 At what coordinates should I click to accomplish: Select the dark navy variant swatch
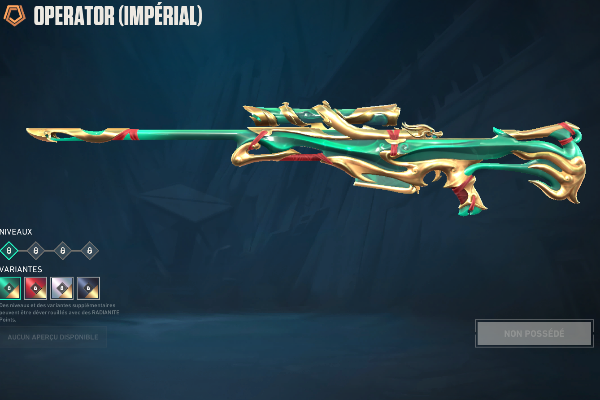tap(88, 288)
